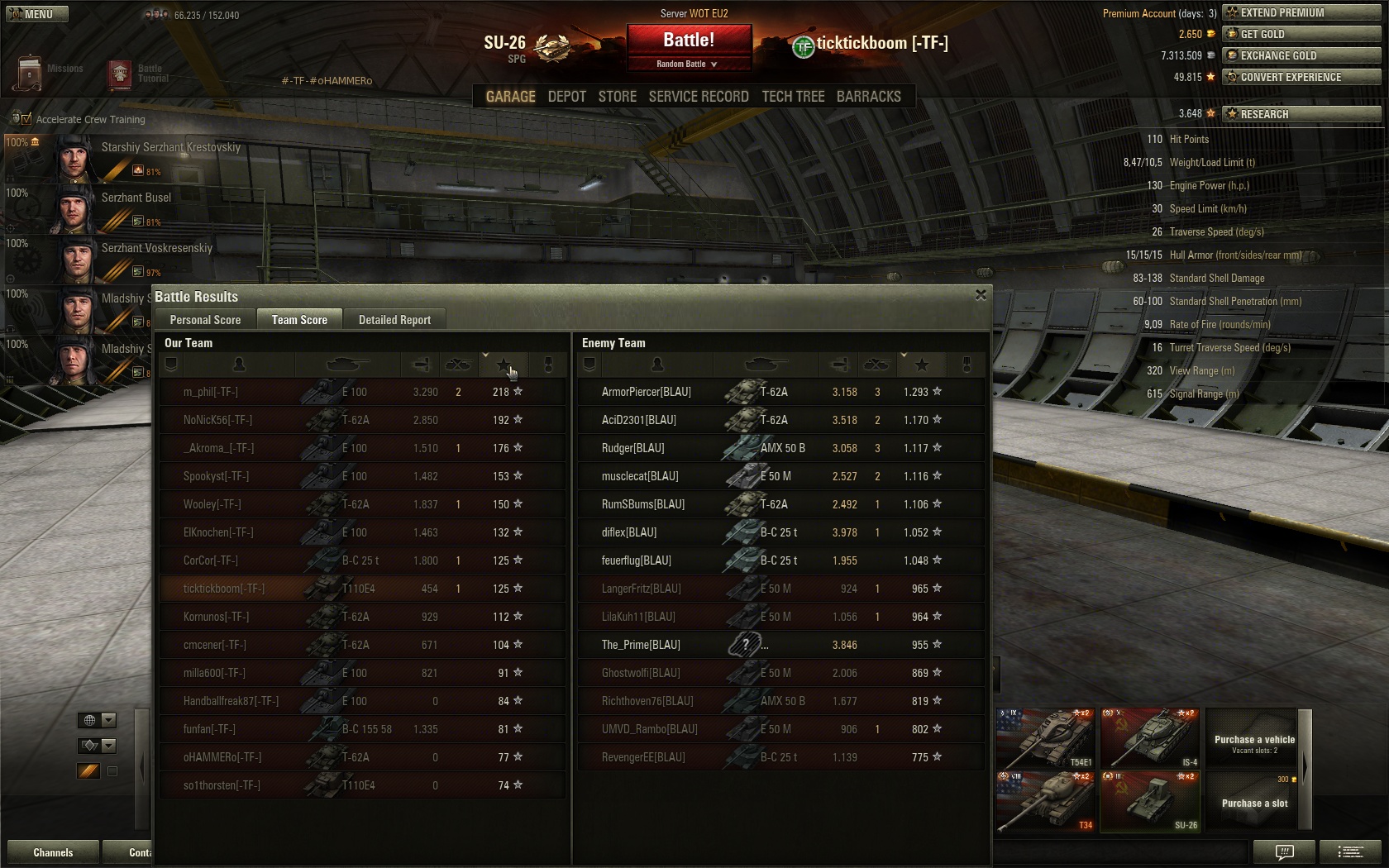Go to the STORE section
This screenshot has height=868, width=1389.
(x=617, y=97)
